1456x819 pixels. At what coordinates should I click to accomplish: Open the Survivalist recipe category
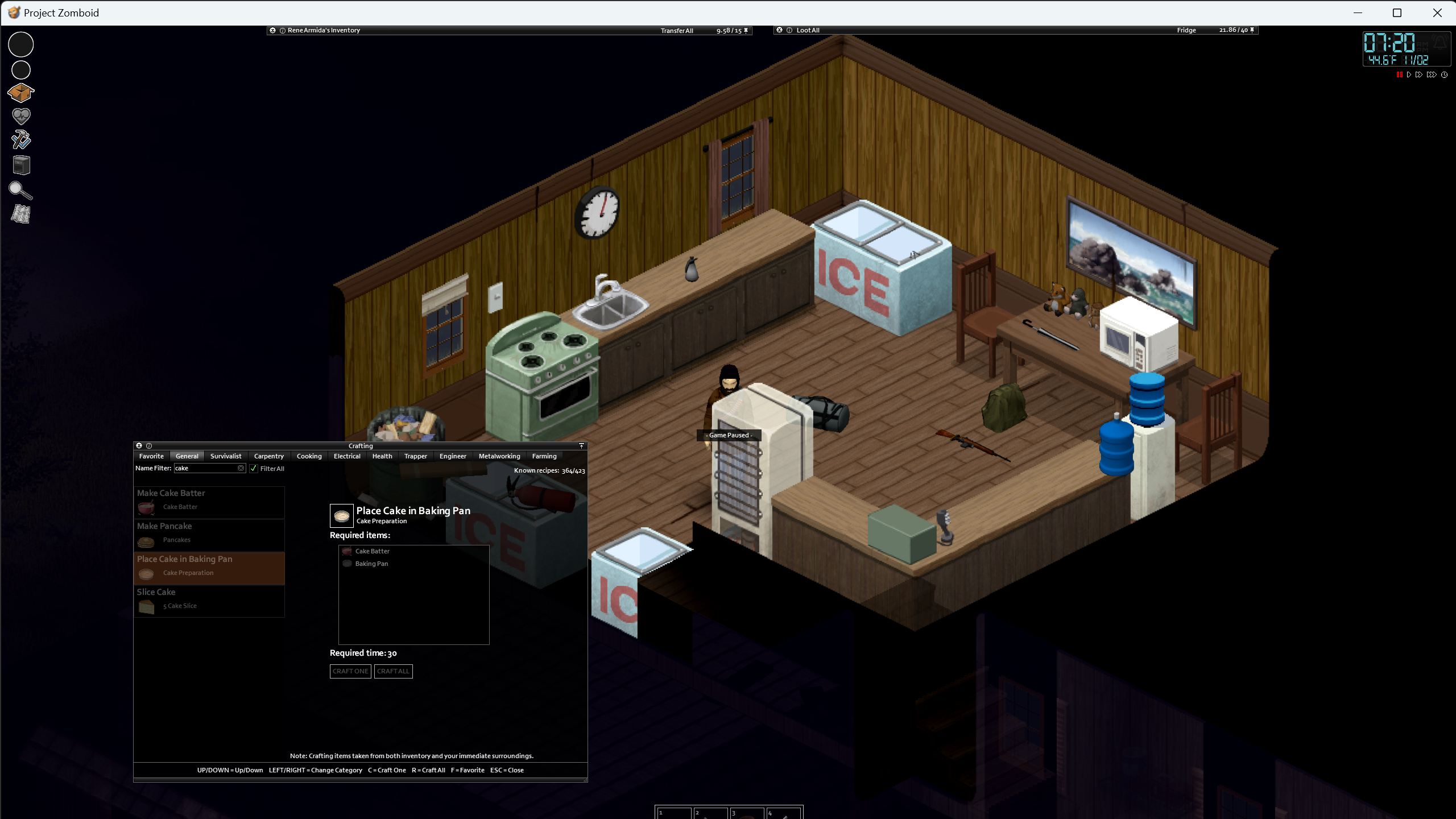tap(226, 456)
